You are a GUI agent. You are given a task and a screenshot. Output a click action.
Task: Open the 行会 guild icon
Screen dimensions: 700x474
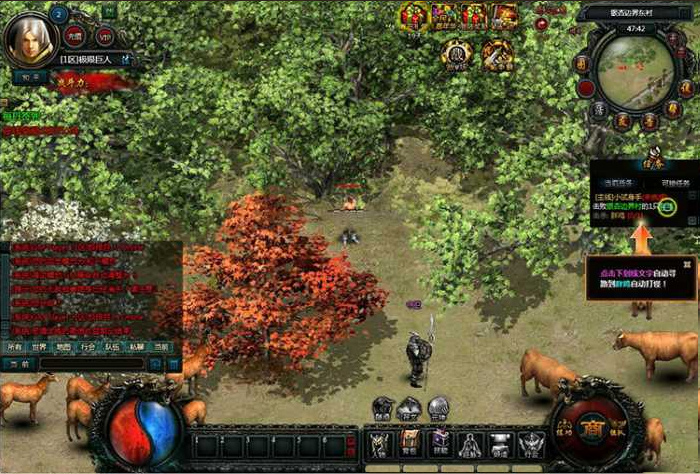coord(530,442)
